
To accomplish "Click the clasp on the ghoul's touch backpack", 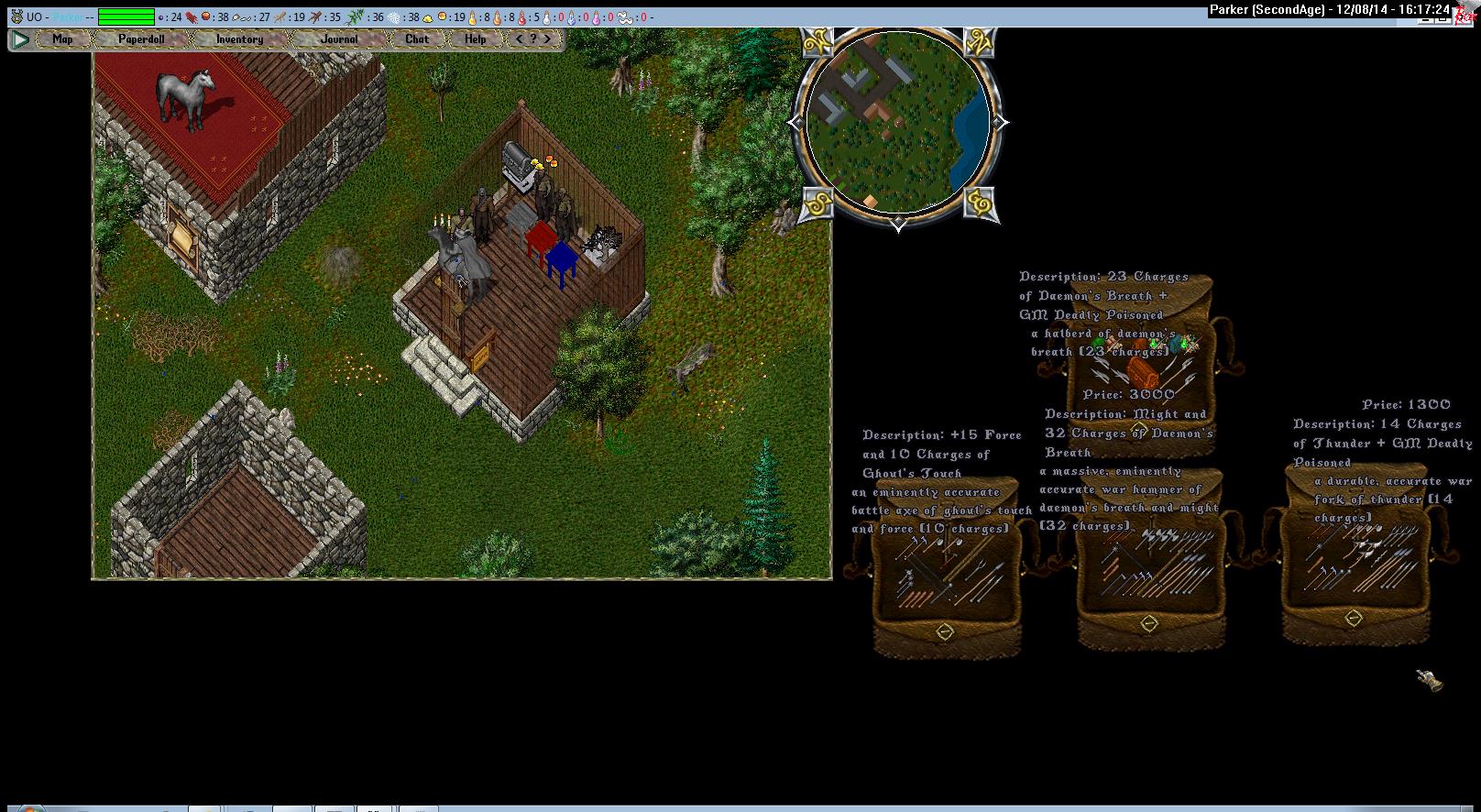I will click(x=945, y=631).
